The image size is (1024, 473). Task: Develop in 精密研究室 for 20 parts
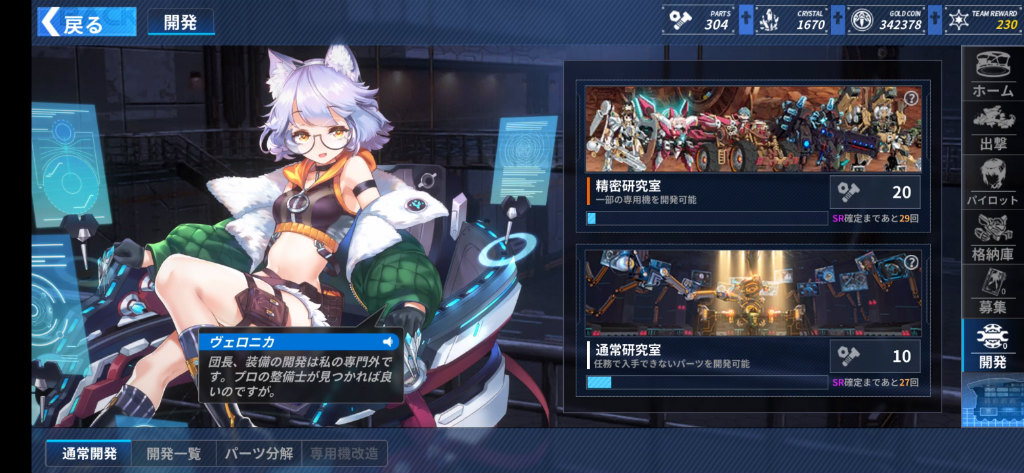point(875,192)
